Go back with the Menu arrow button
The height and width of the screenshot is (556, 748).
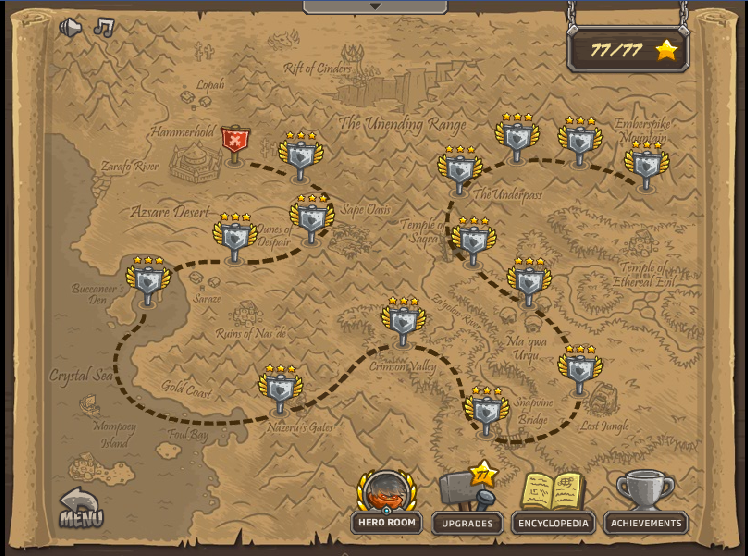click(80, 507)
